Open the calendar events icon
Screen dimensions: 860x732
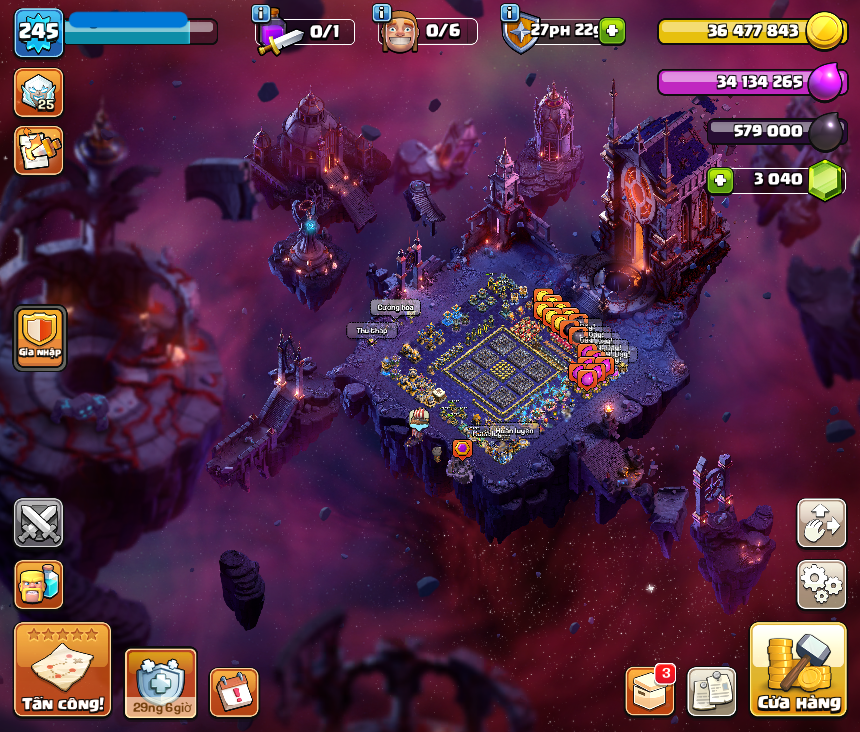[x=233, y=692]
